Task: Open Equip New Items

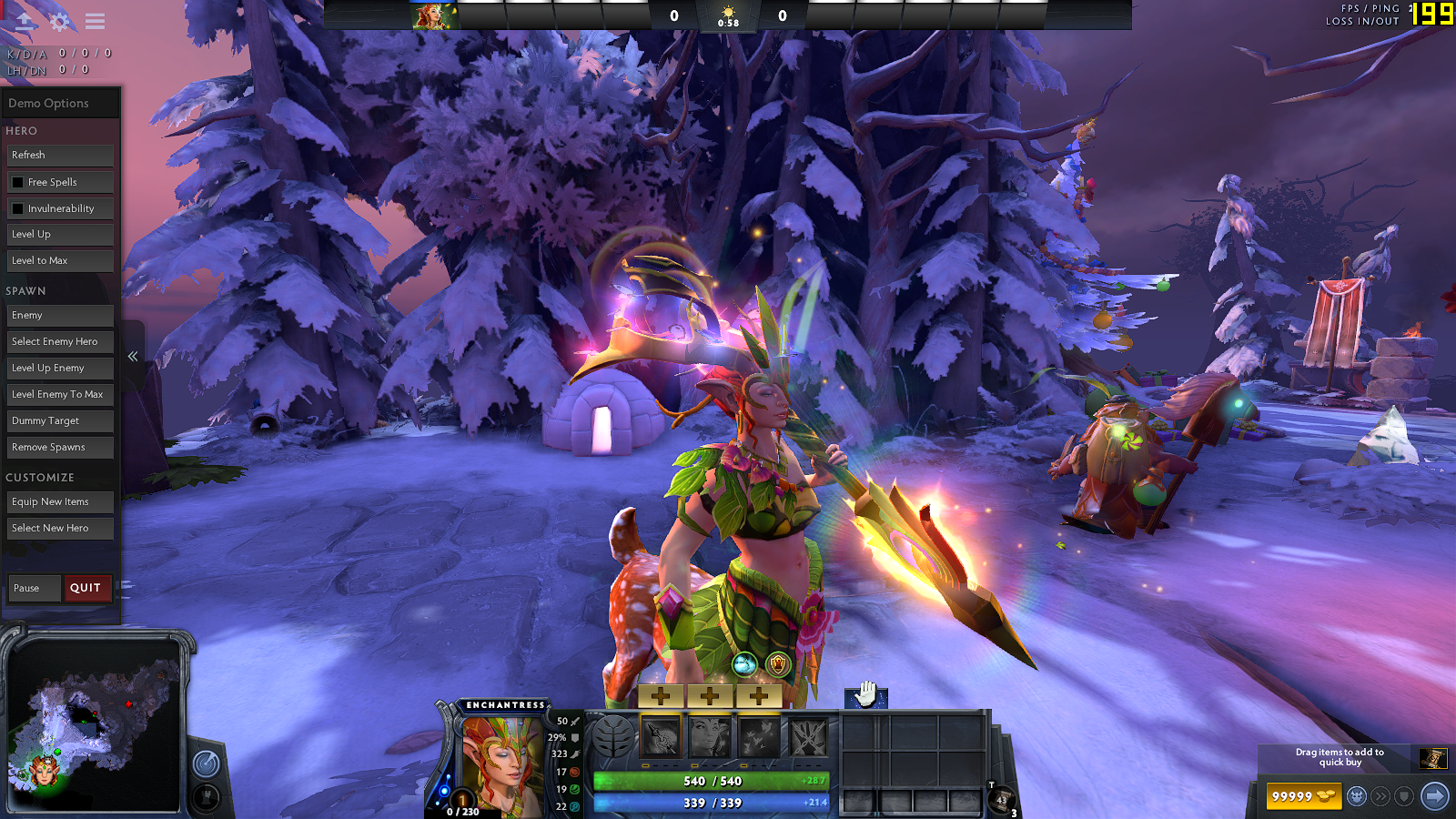Action: (x=60, y=502)
